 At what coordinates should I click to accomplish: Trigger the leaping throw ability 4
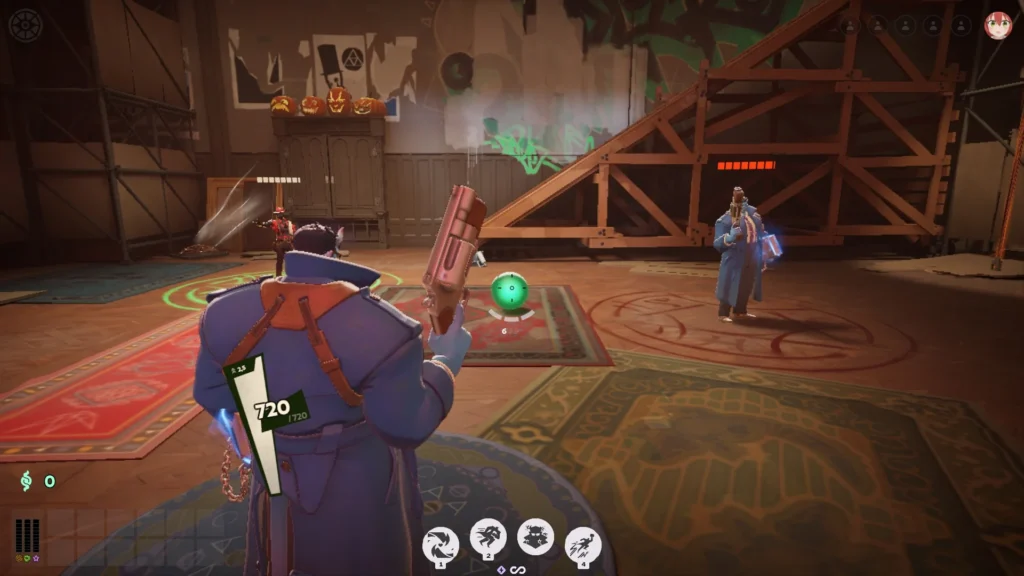pyautogui.click(x=583, y=545)
